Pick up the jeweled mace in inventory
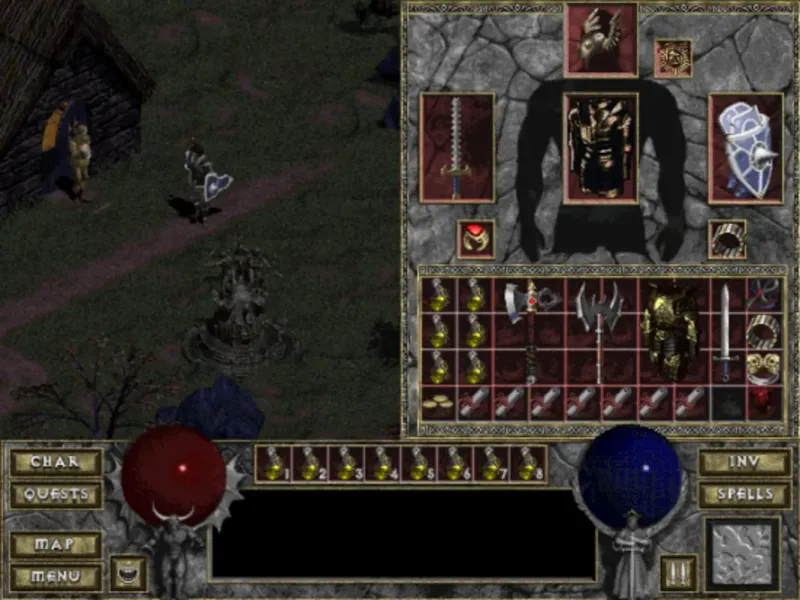800x600 pixels. click(528, 330)
